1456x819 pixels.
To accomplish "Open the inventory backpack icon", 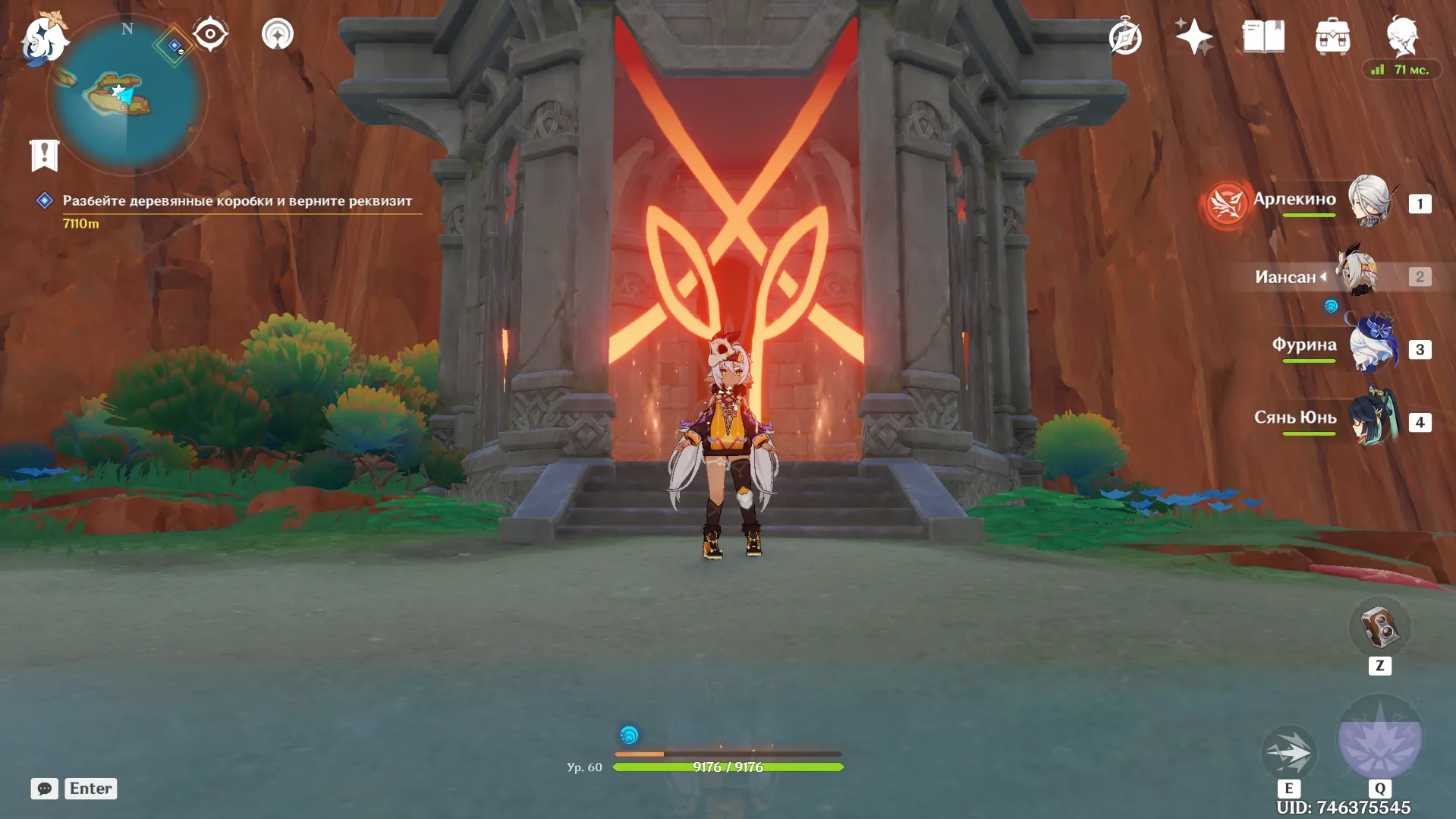I will [1332, 36].
